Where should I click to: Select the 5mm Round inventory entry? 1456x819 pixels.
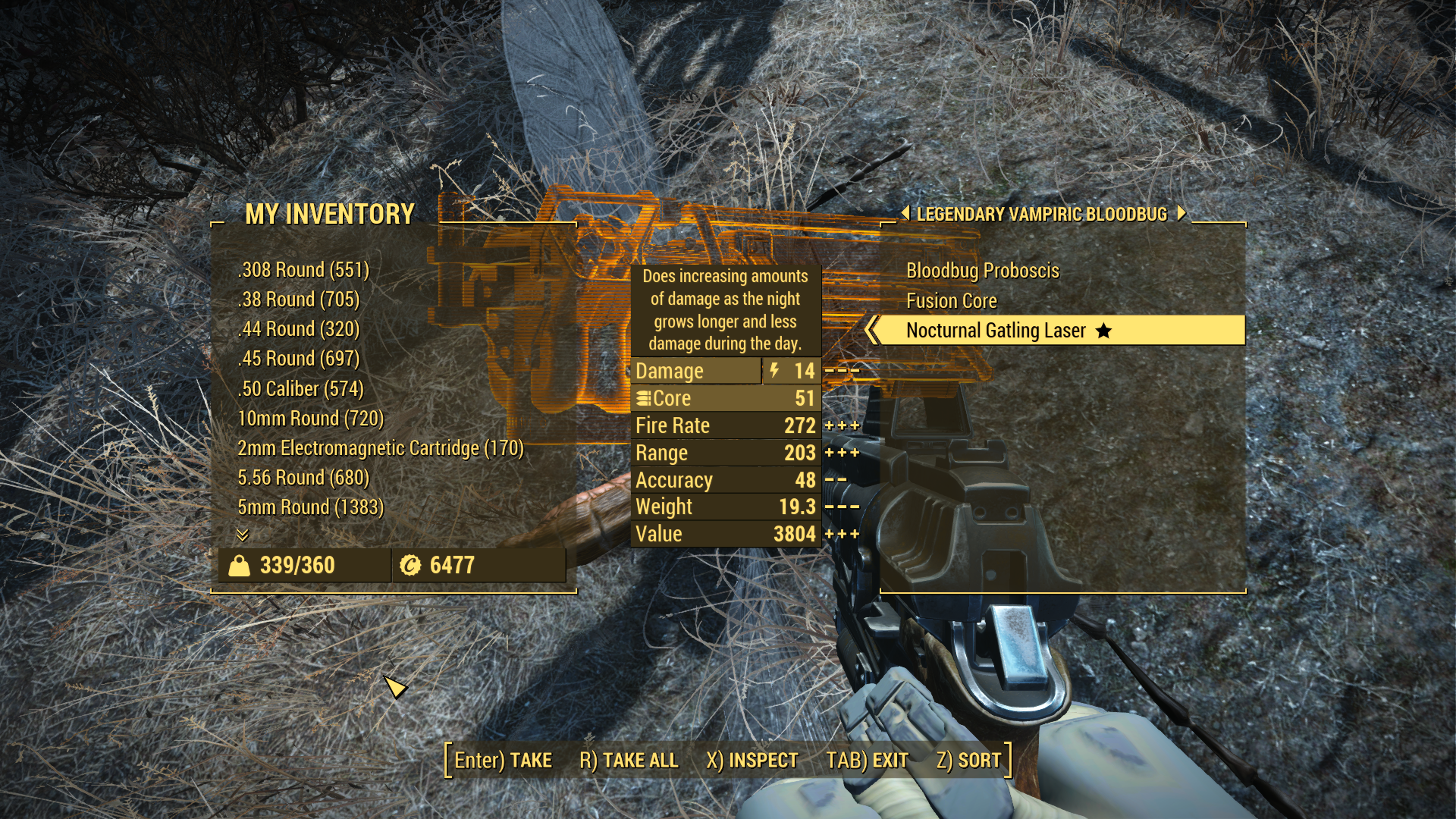[310, 507]
